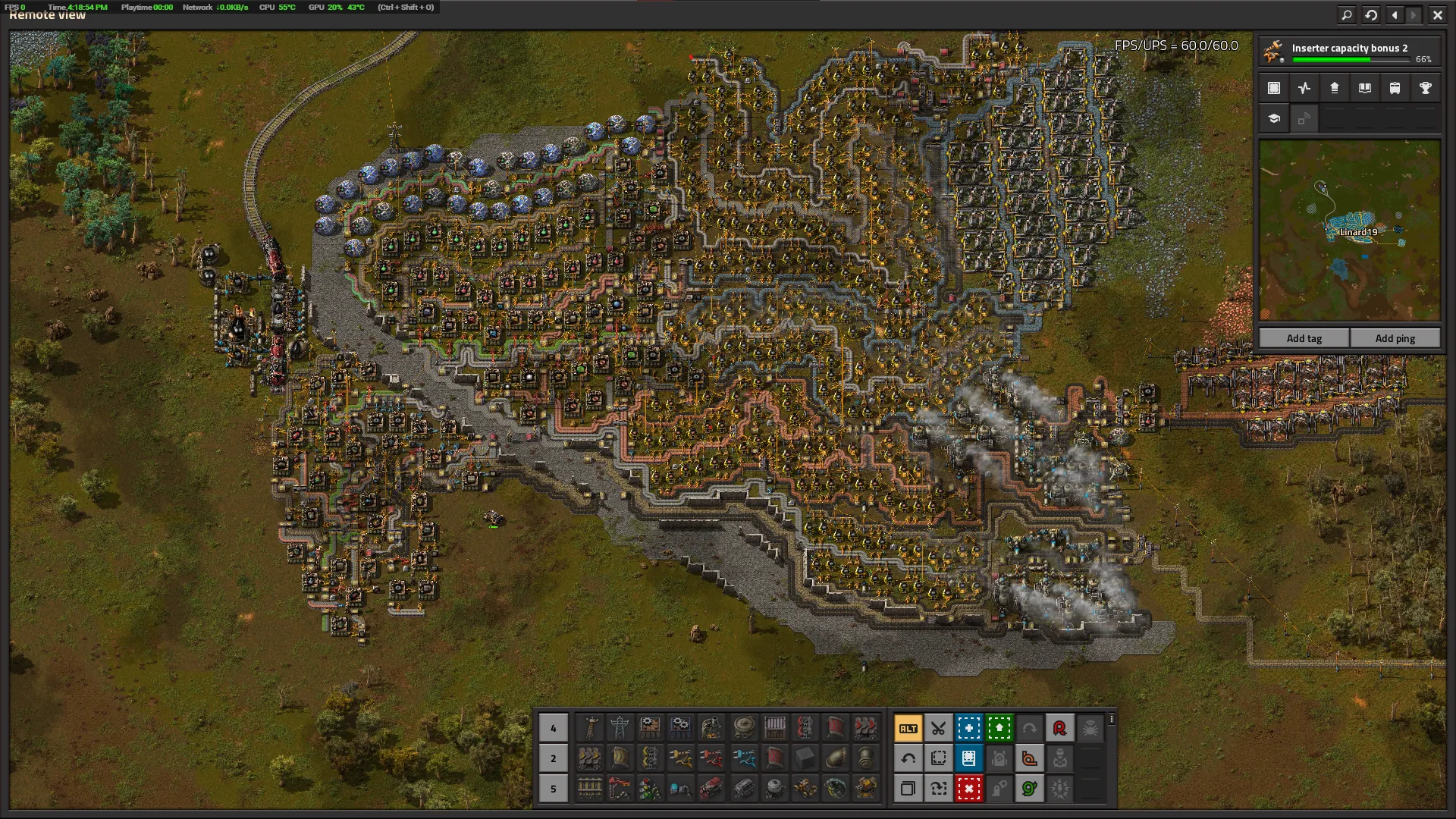Open the Inserter capacity bonus 2 research

[x=1350, y=52]
